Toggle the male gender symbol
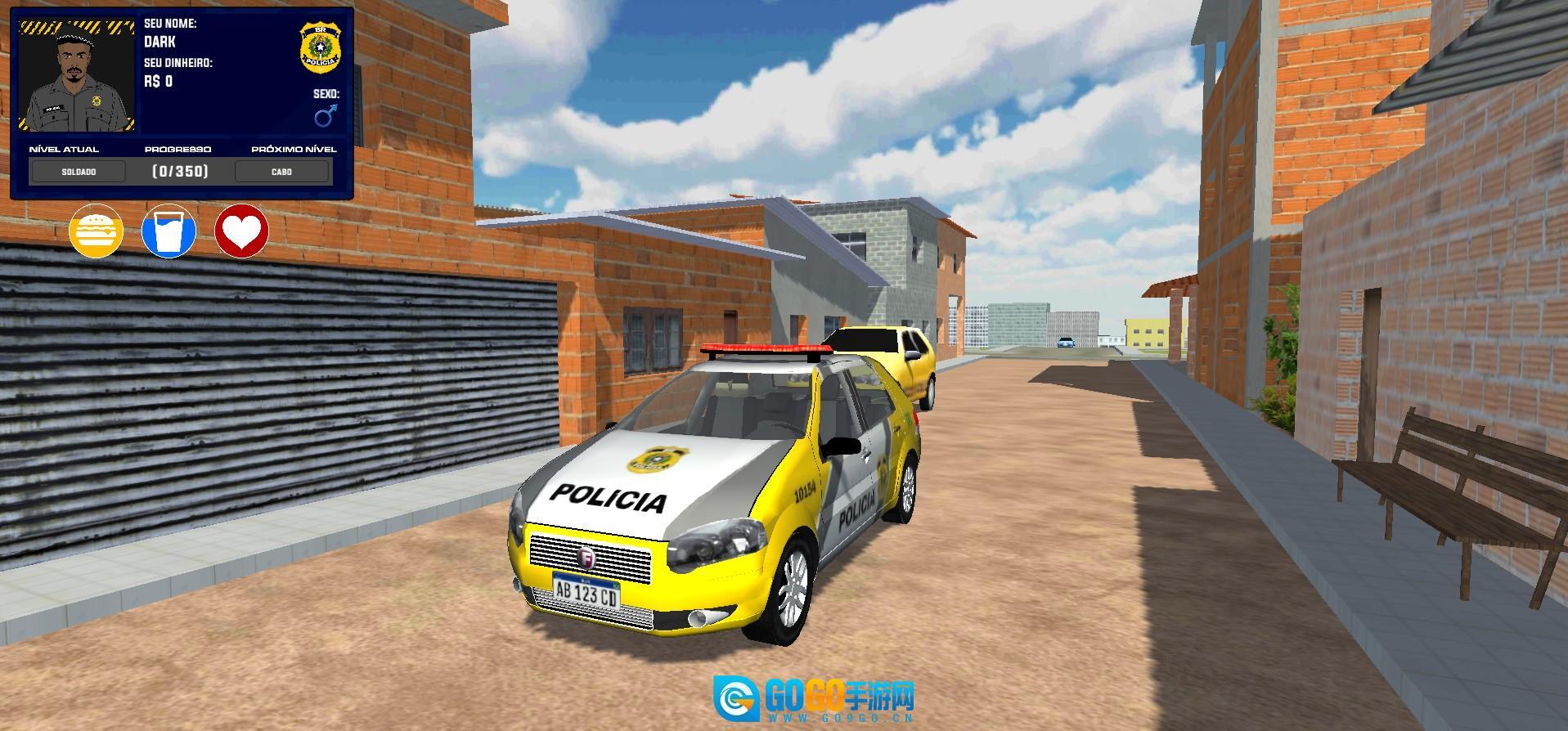The width and height of the screenshot is (1568, 731). (326, 116)
